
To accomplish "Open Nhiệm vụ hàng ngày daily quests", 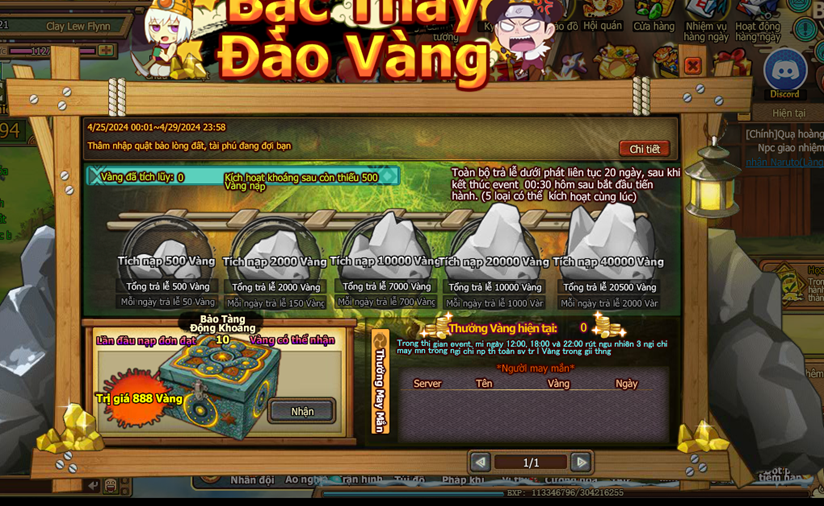I will pyautogui.click(x=706, y=22).
